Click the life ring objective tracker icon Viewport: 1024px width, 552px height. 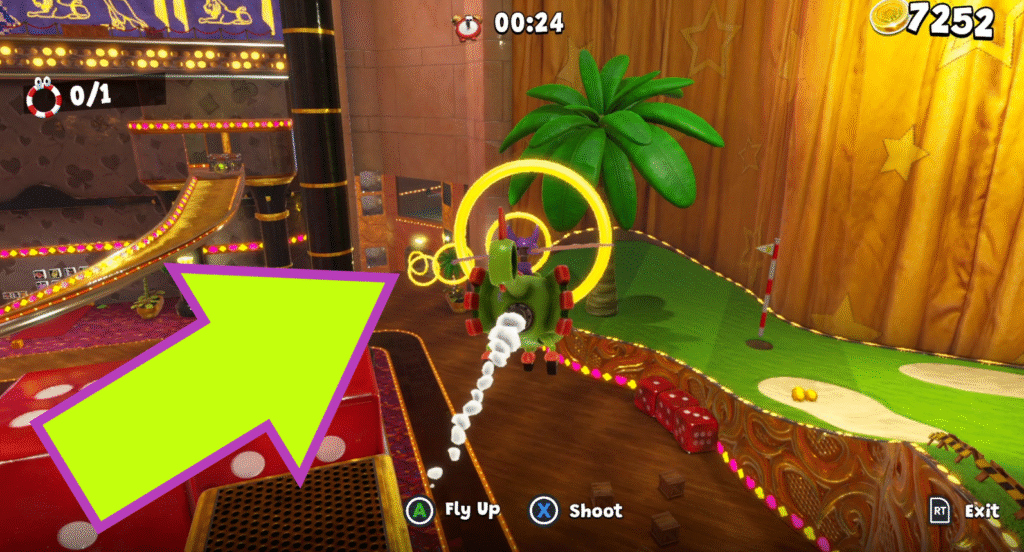coord(44,96)
